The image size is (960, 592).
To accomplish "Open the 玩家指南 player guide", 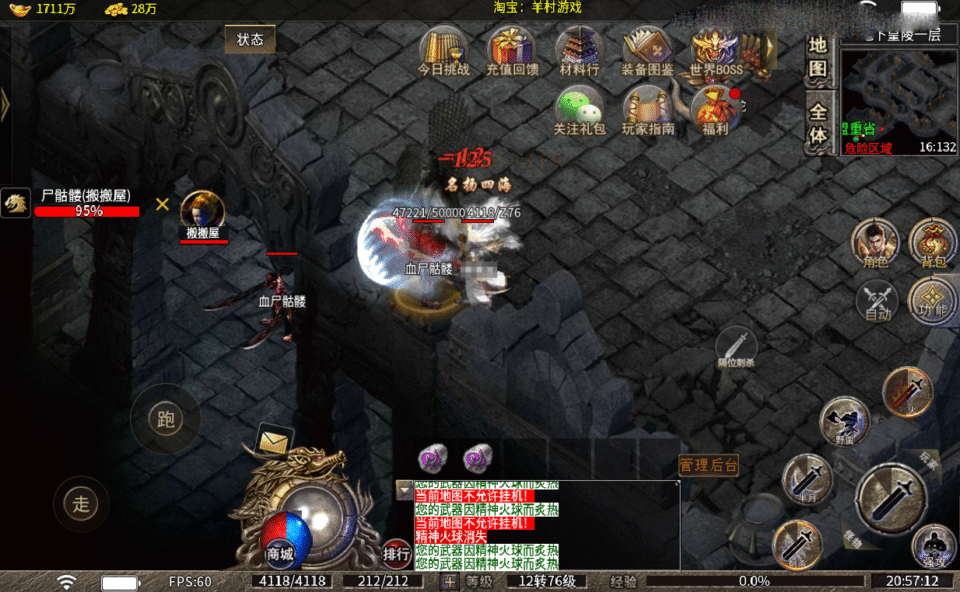I will click(648, 108).
